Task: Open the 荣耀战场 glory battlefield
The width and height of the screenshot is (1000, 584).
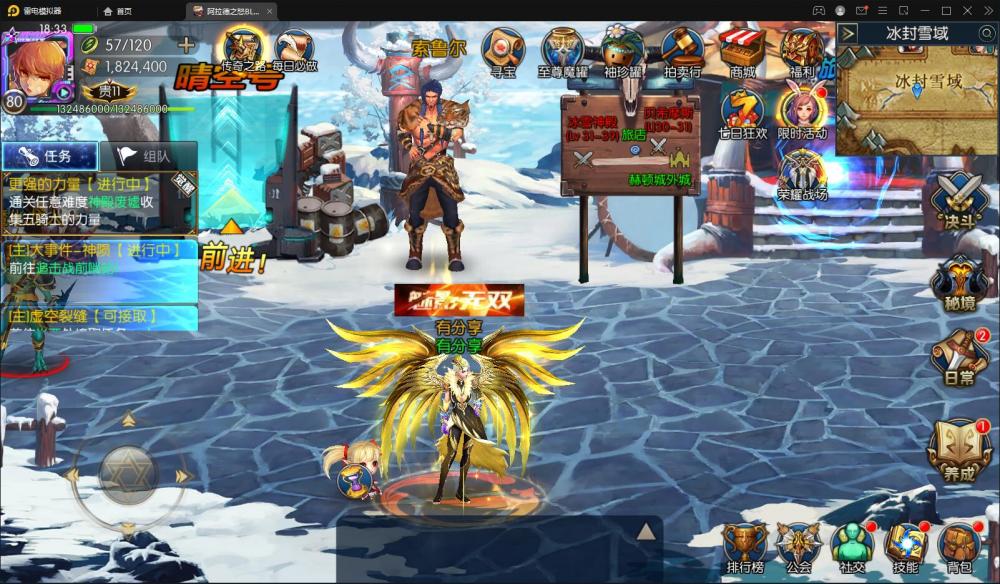Action: (803, 174)
